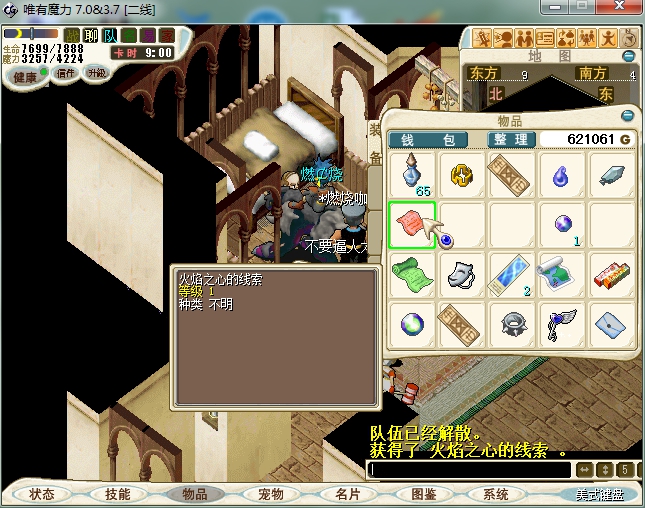Open the 宠物 (Pet) menu
The image size is (645, 508).
(271, 494)
